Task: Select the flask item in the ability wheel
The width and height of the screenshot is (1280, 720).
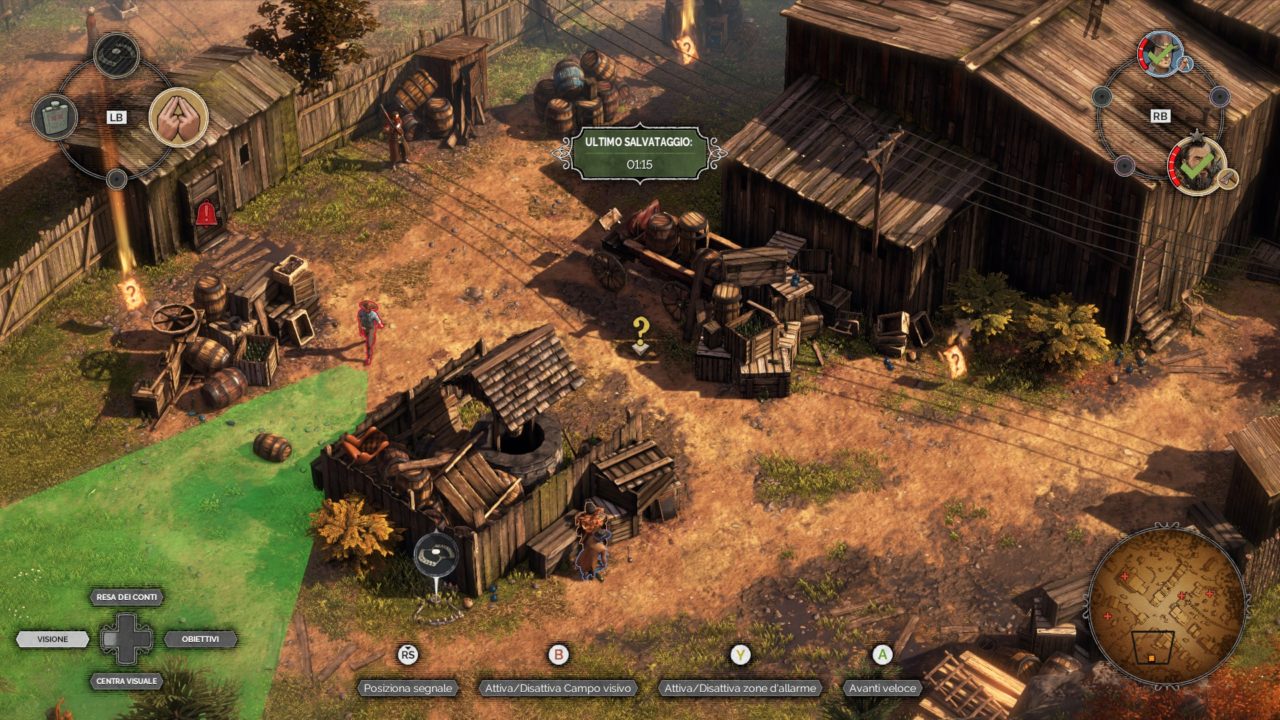Action: [x=55, y=117]
